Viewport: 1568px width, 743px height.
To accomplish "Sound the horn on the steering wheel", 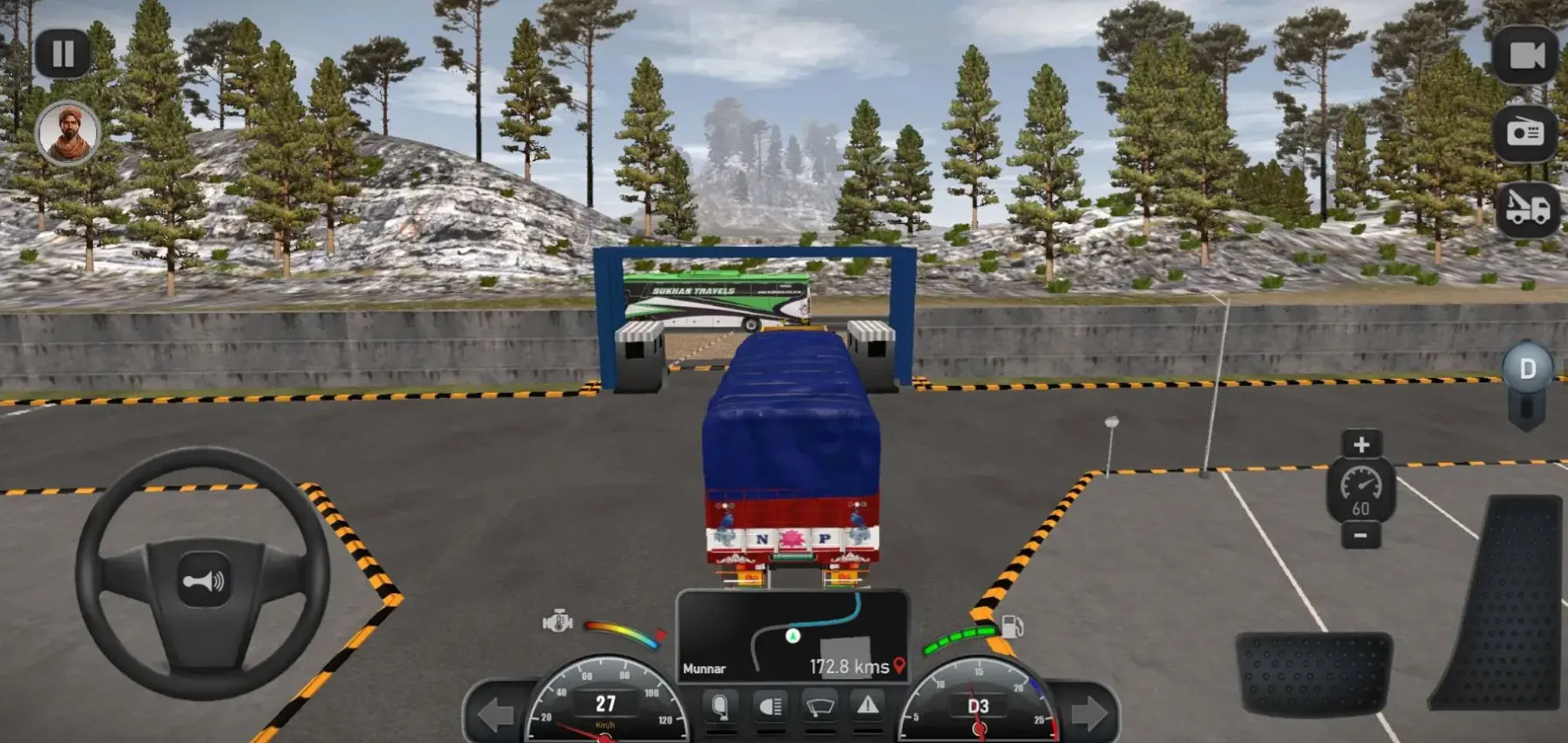I will 203,579.
